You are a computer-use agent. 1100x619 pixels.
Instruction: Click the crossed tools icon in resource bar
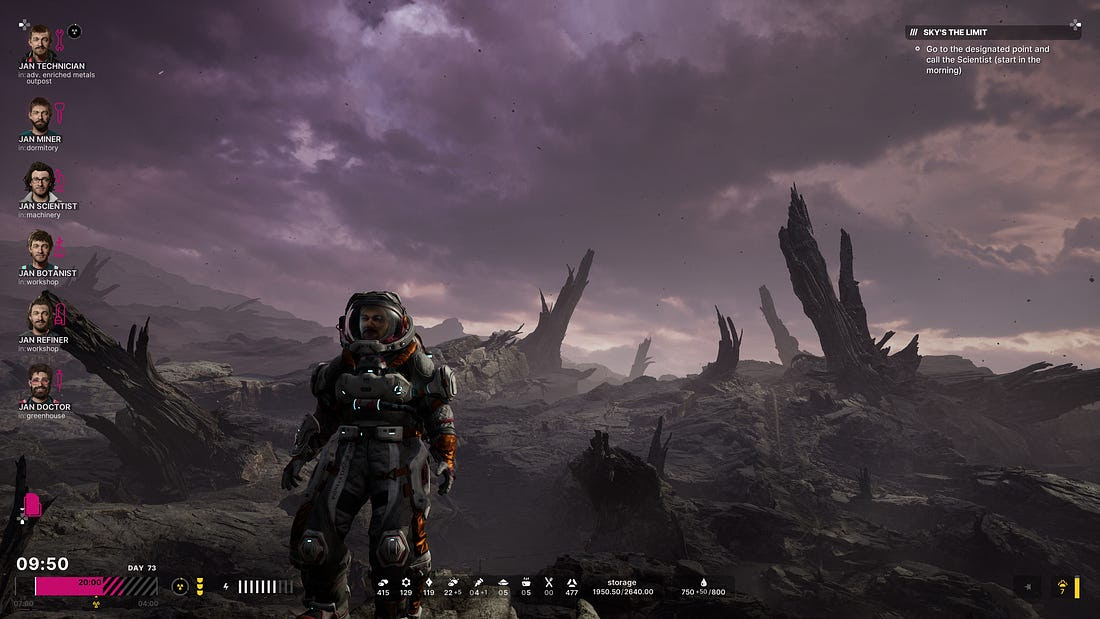click(548, 582)
